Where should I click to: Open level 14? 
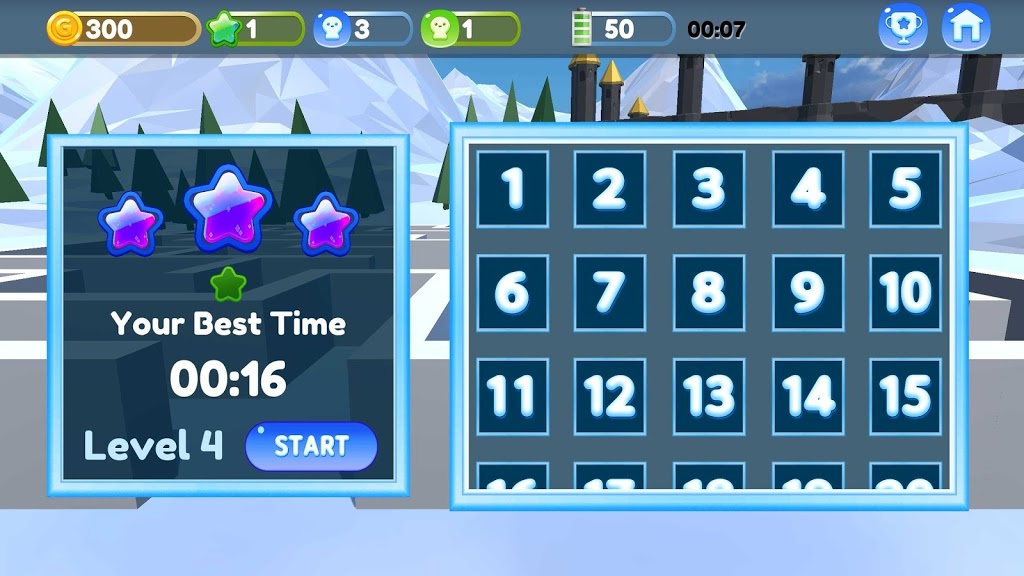807,396
